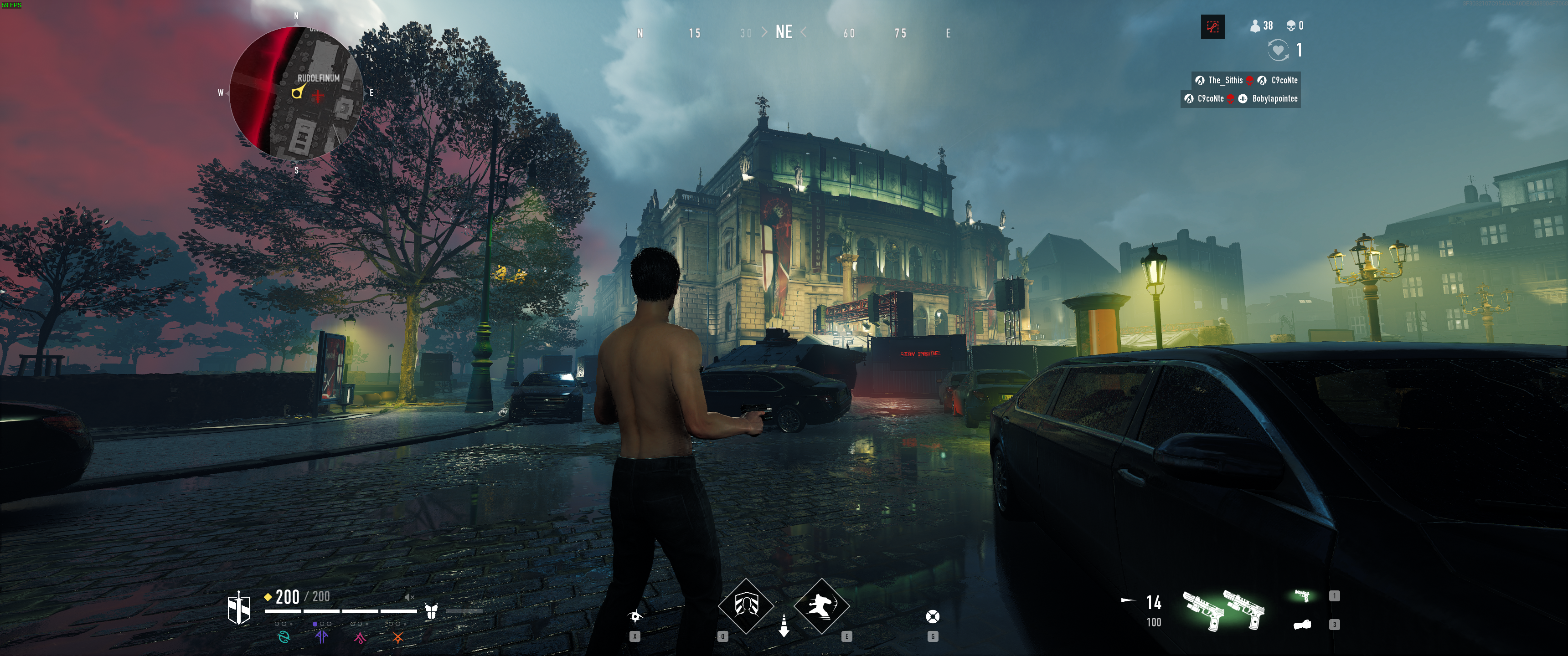Select the purple blood resonance symbol
Screen dimensions: 1568x656
[x=322, y=637]
